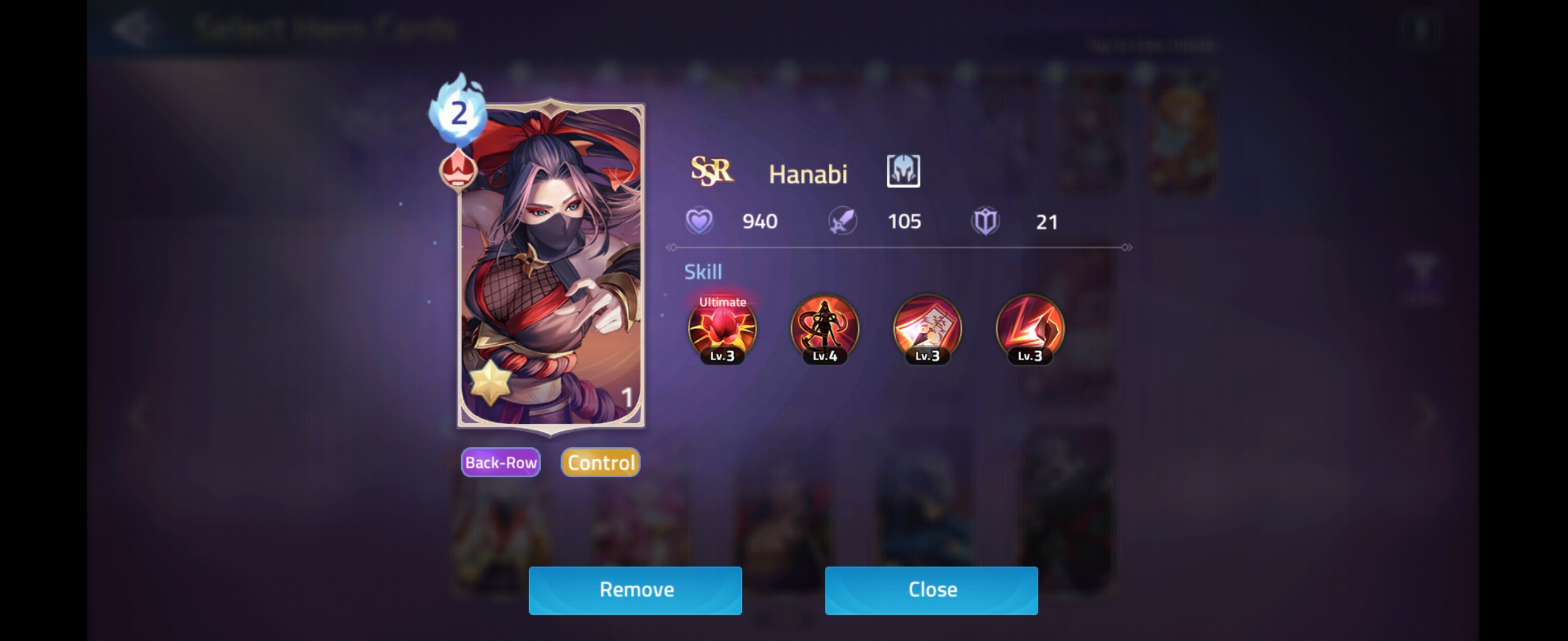Tap the blue mana cost flame badge
This screenshot has height=641, width=1568.
click(x=458, y=115)
